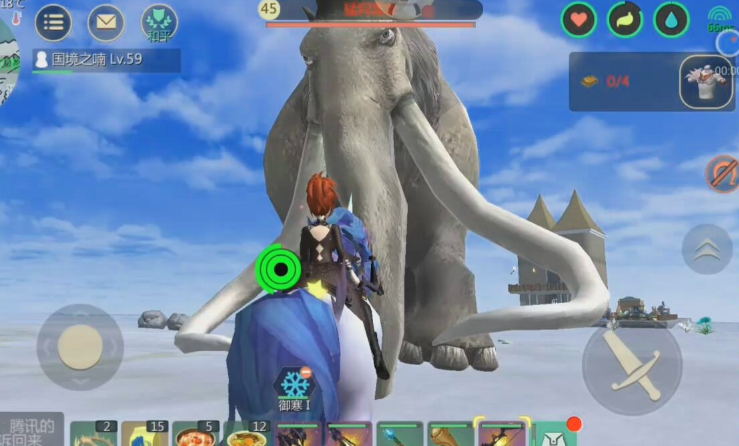
Task: Open the chat box at bottom-left
Action: [32, 430]
